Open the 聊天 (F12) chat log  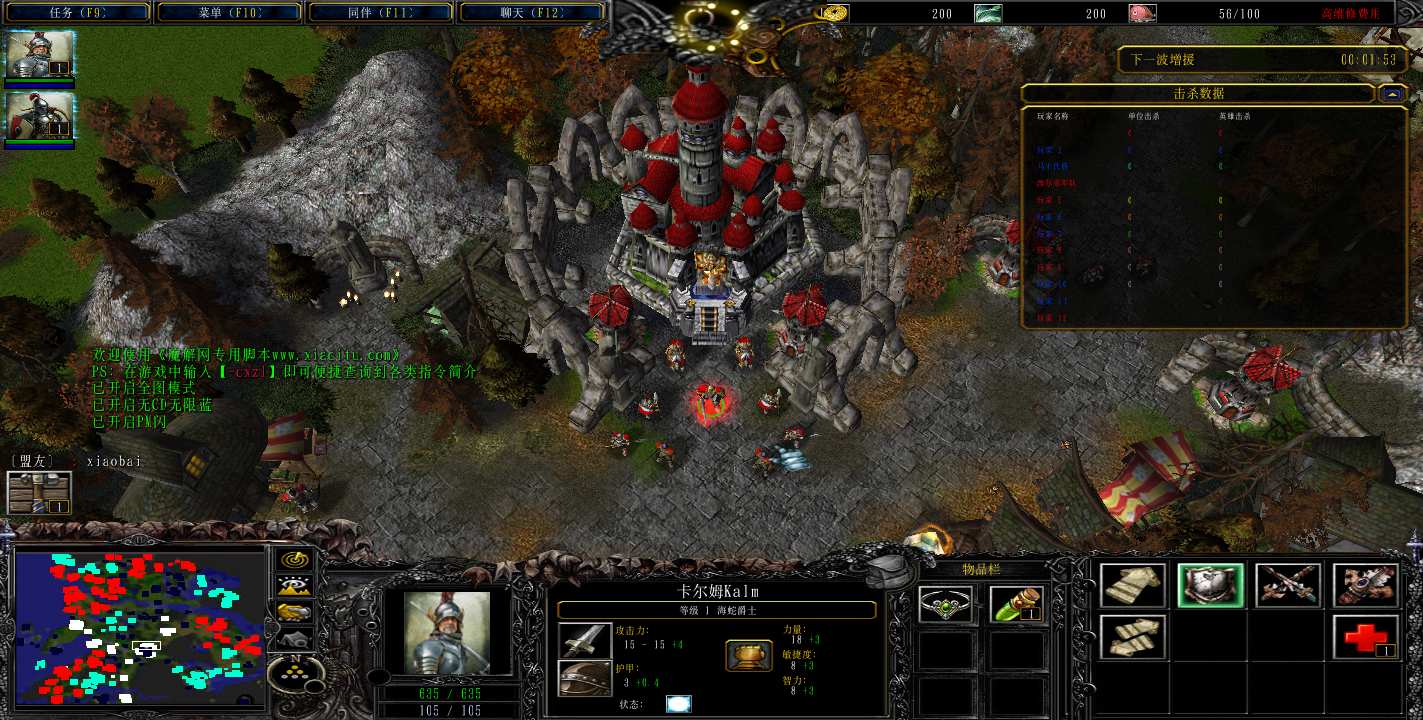coord(531,13)
